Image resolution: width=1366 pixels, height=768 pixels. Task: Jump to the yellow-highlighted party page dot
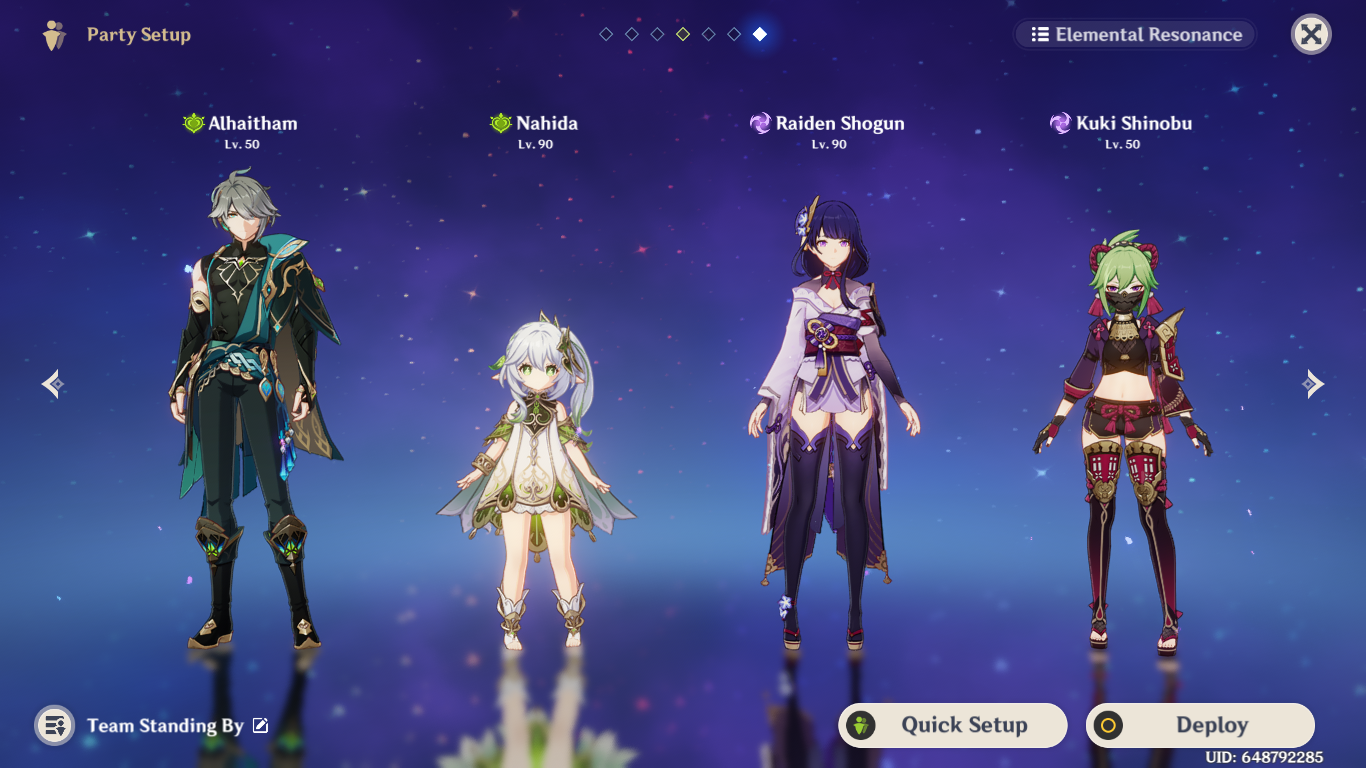click(683, 35)
